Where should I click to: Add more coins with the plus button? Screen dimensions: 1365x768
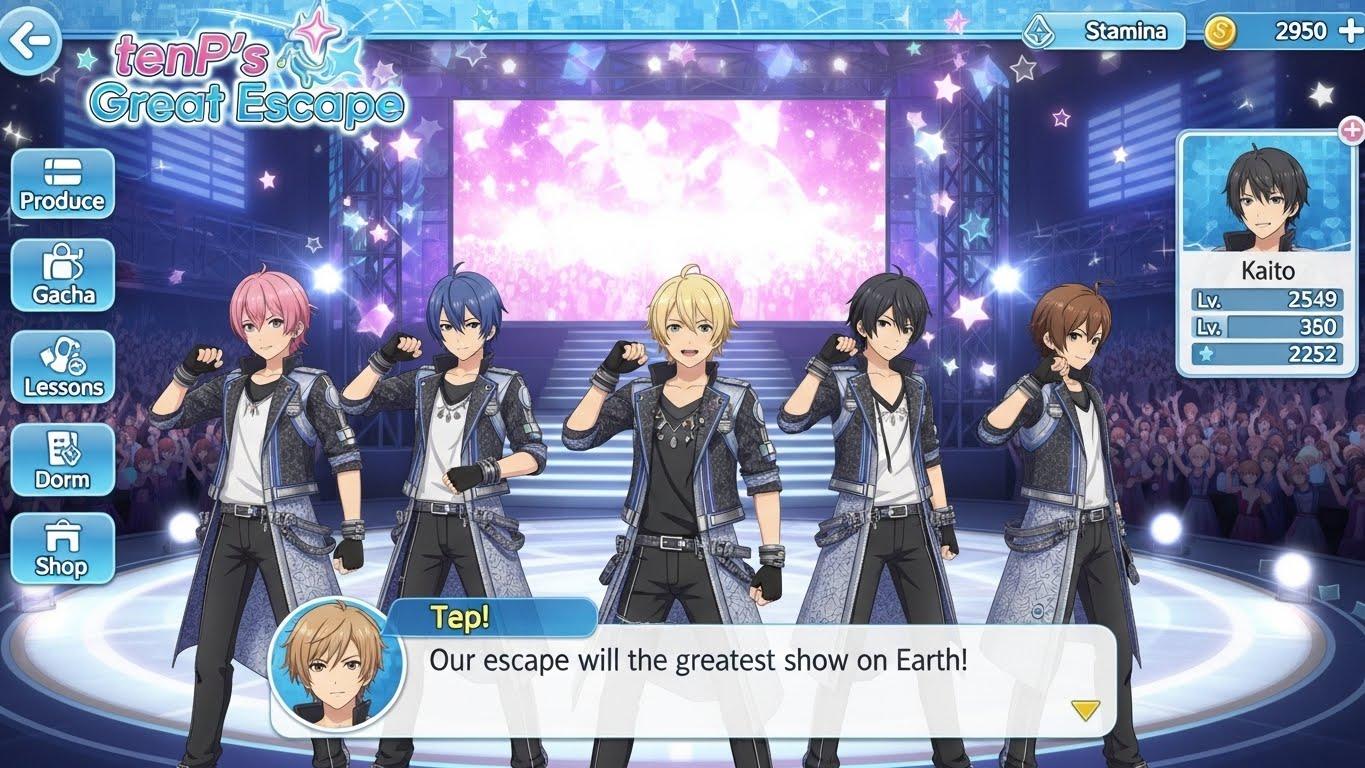coord(1348,31)
